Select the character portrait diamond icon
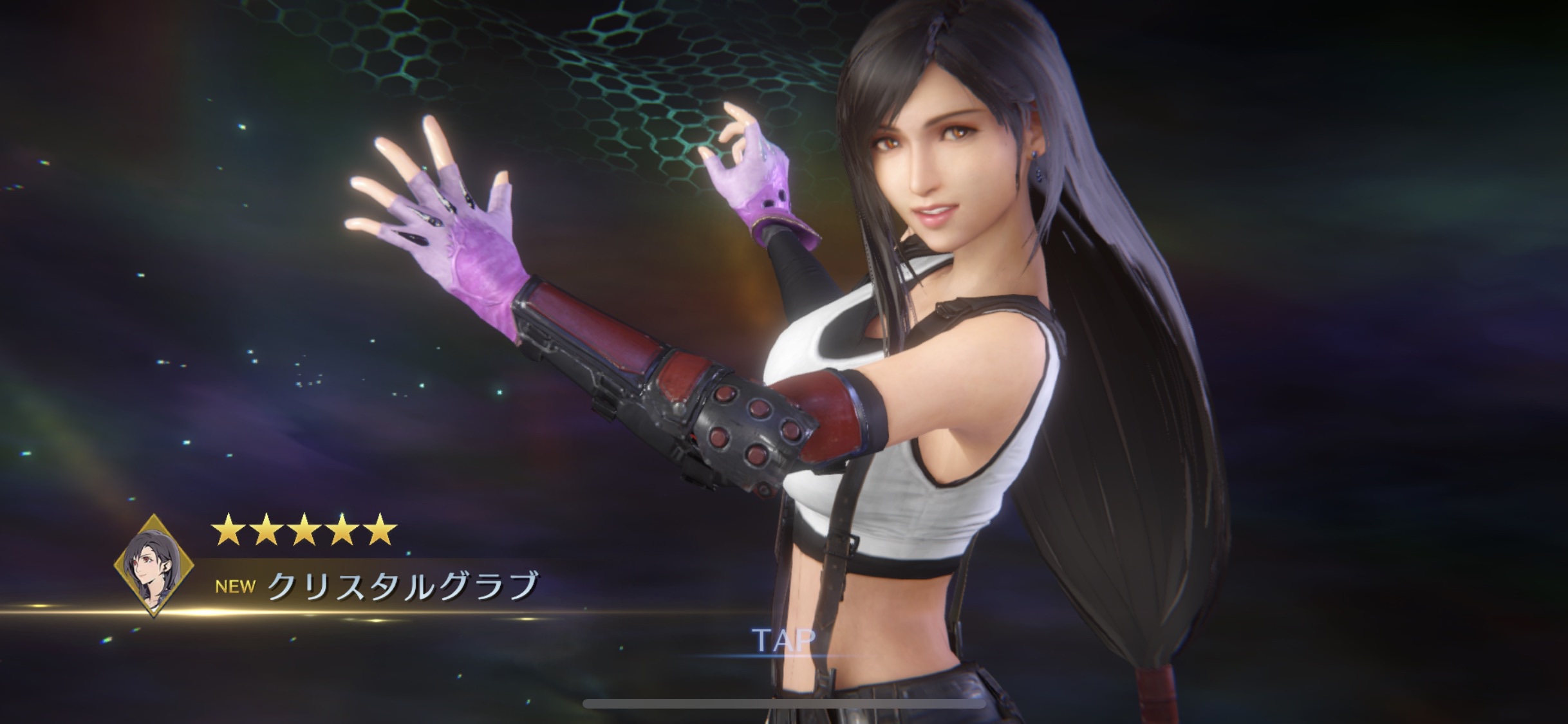The image size is (1568, 724). 154,564
